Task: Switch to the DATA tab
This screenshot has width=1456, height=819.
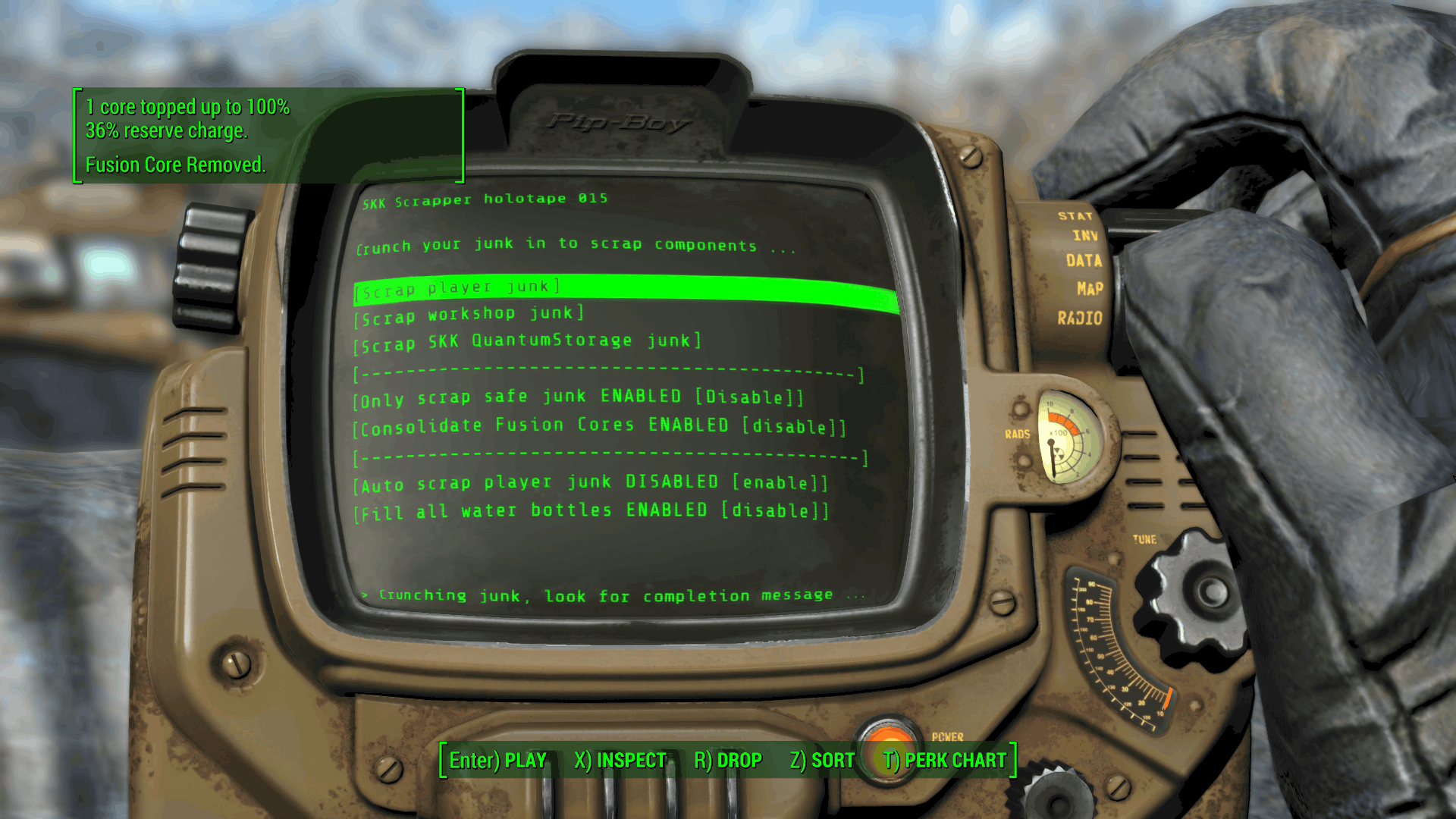Action: [1084, 261]
